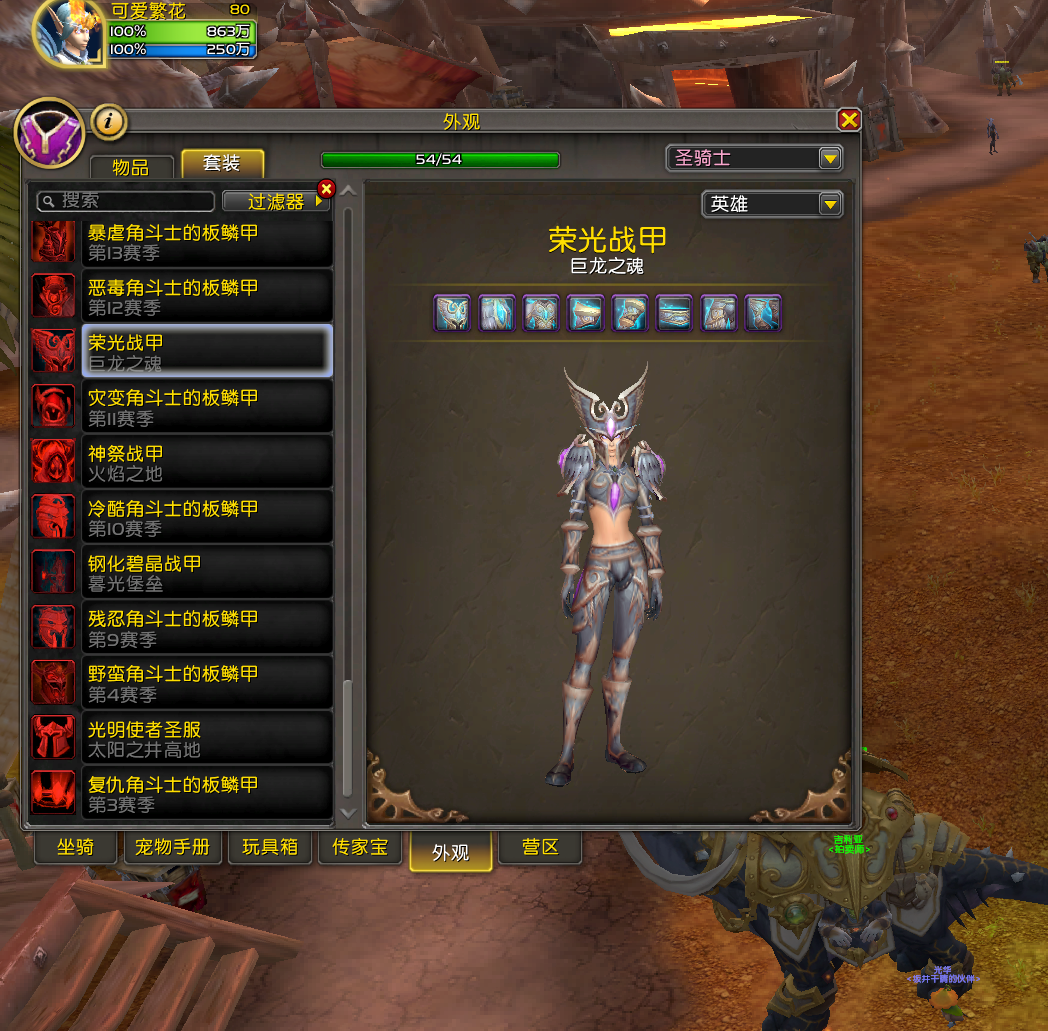The width and height of the screenshot is (1048, 1031).
Task: Select the 恶毒角斗士的板鳞甲 set
Action: [x=206, y=297]
